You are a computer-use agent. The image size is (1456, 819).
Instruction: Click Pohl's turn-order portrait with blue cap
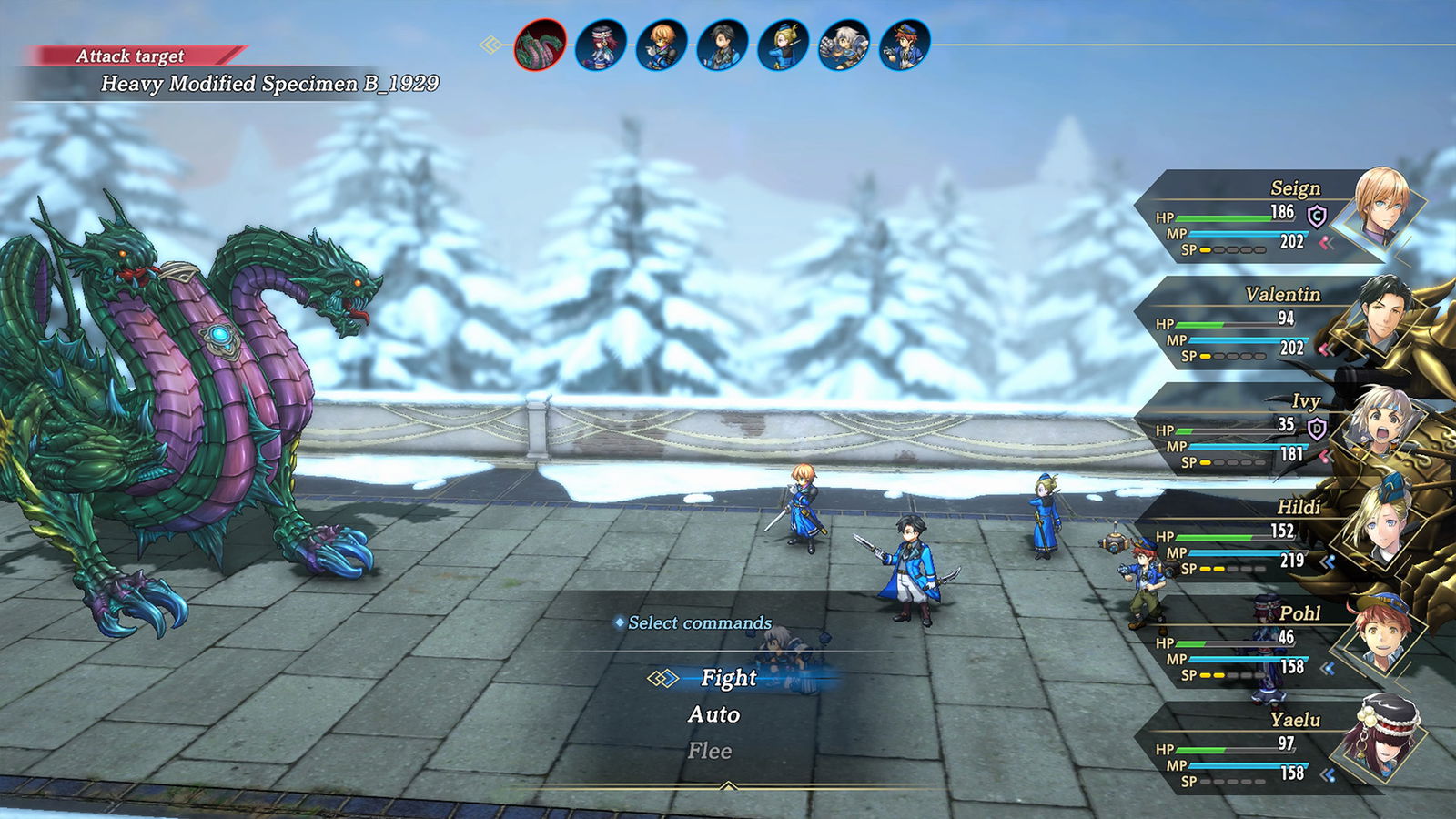pos(905,45)
